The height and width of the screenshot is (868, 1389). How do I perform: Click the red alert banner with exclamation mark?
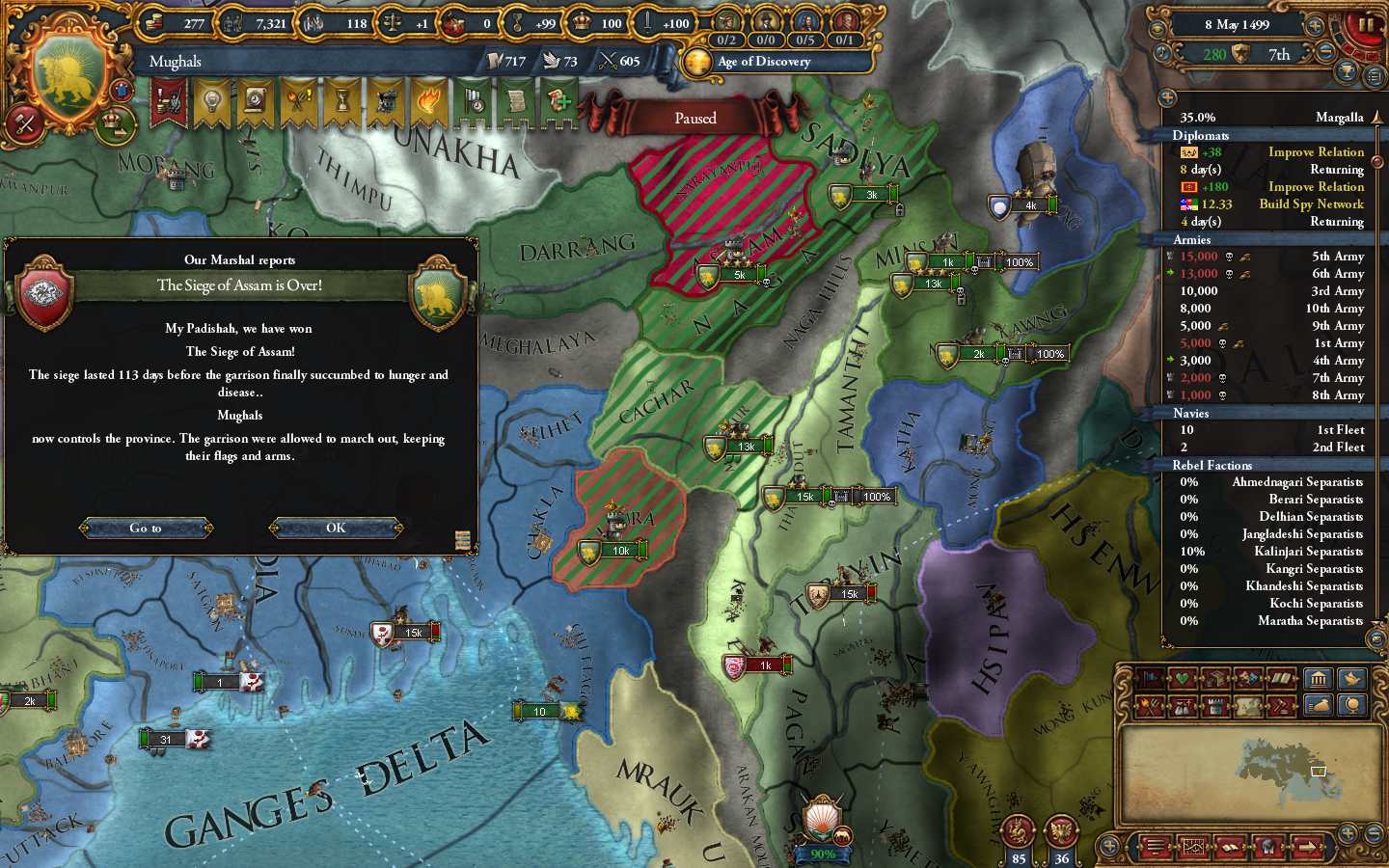(x=168, y=102)
